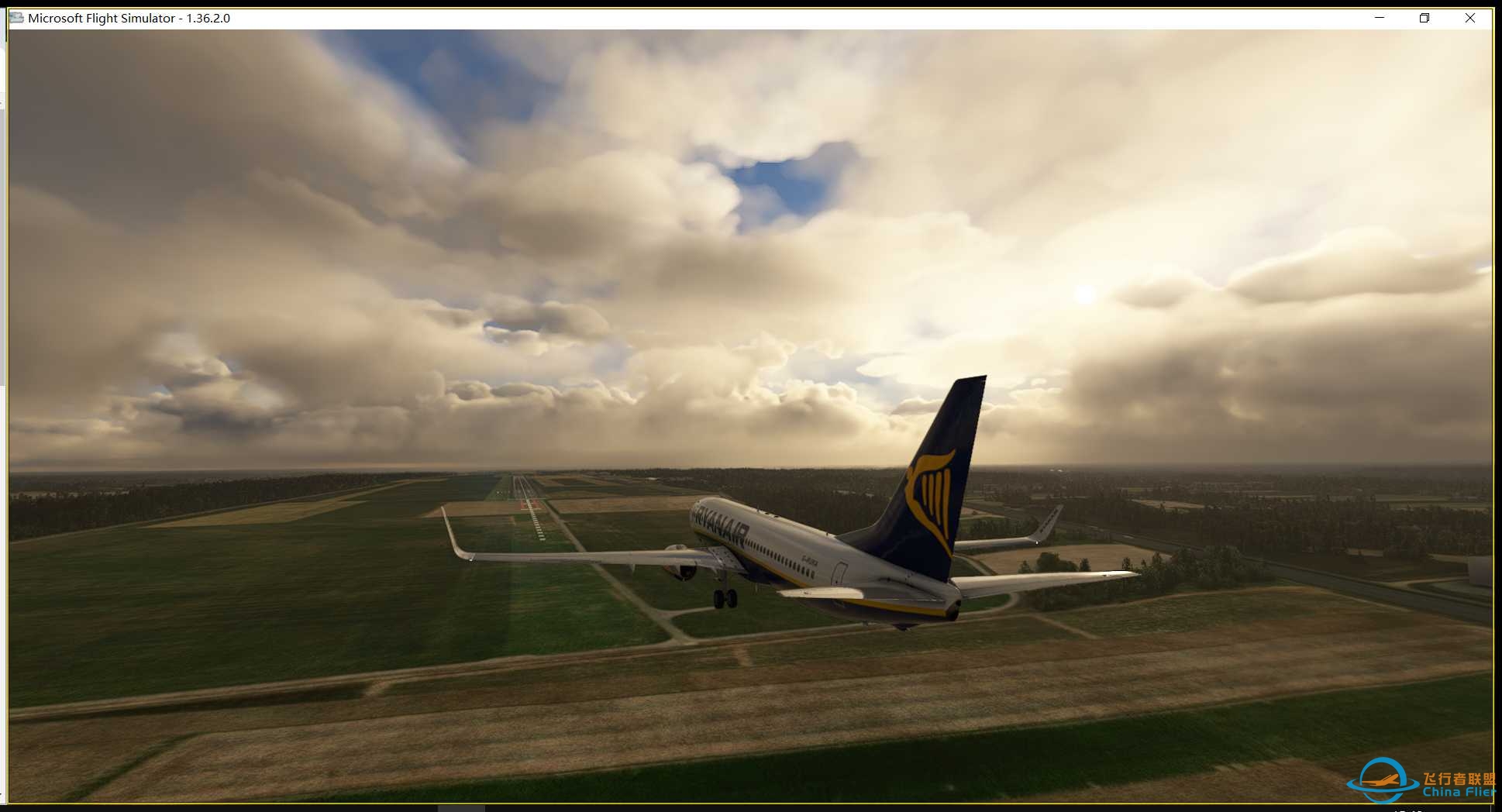Restore down the game window
Viewport: 1502px width, 812px height.
click(1424, 18)
